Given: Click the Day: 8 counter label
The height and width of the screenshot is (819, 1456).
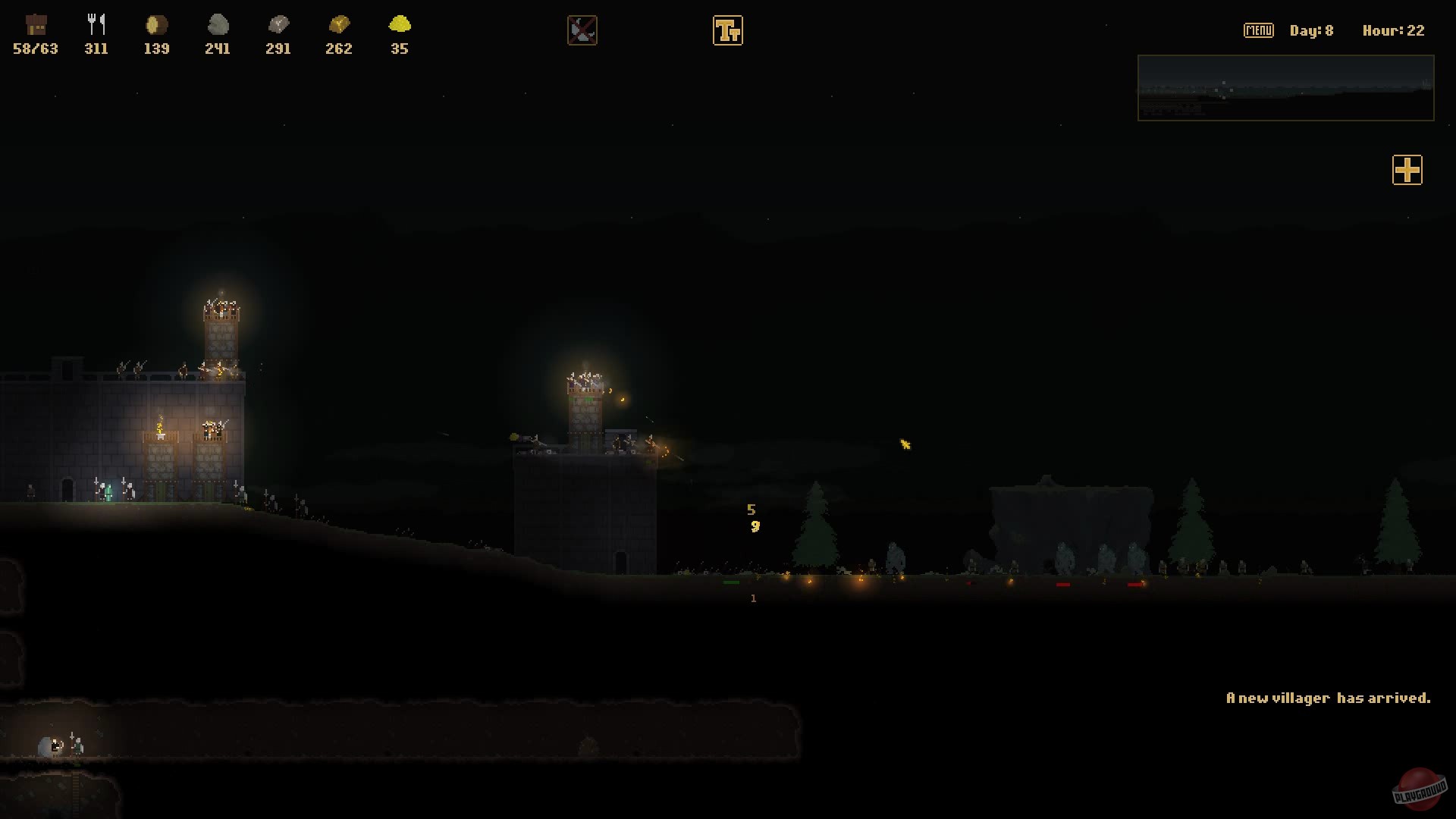Looking at the screenshot, I should (x=1311, y=30).
